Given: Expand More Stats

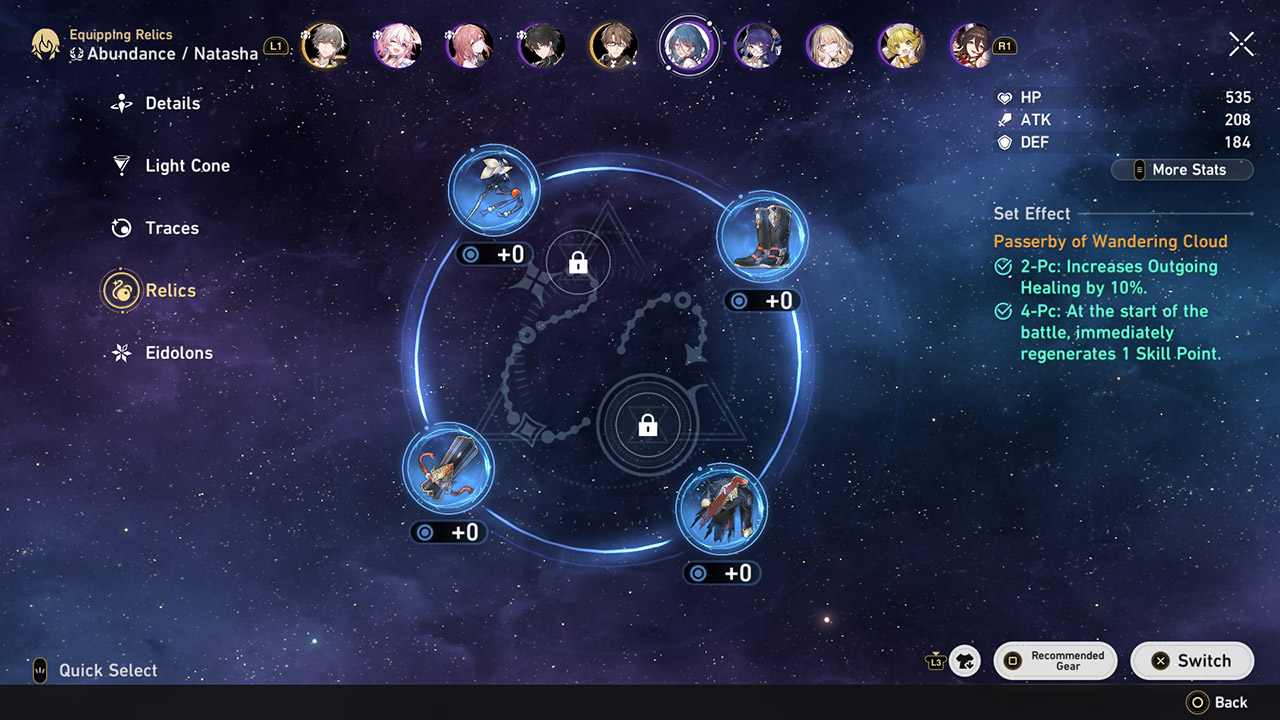Looking at the screenshot, I should click(1182, 169).
